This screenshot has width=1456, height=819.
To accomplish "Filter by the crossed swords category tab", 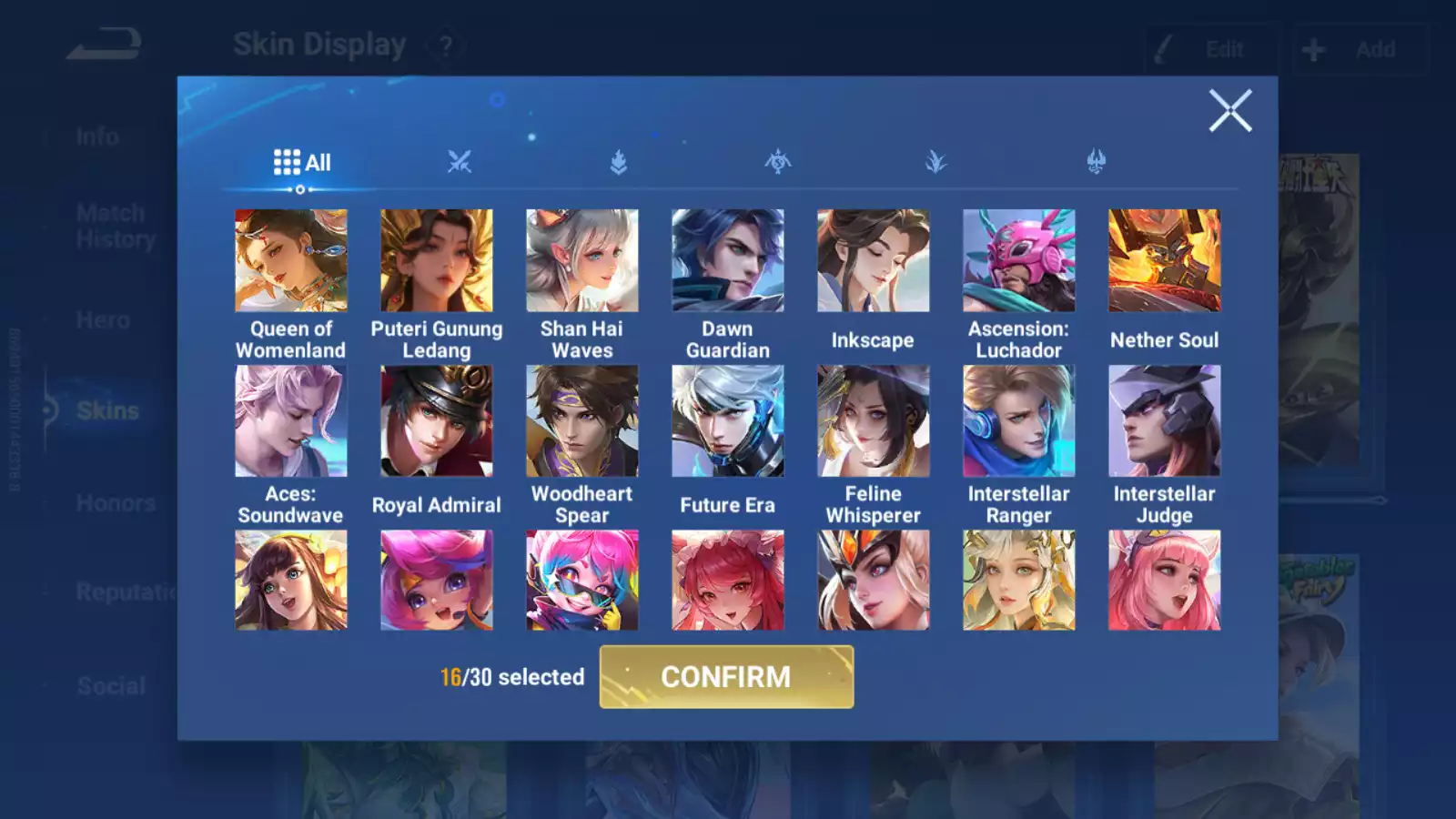I will point(460,163).
